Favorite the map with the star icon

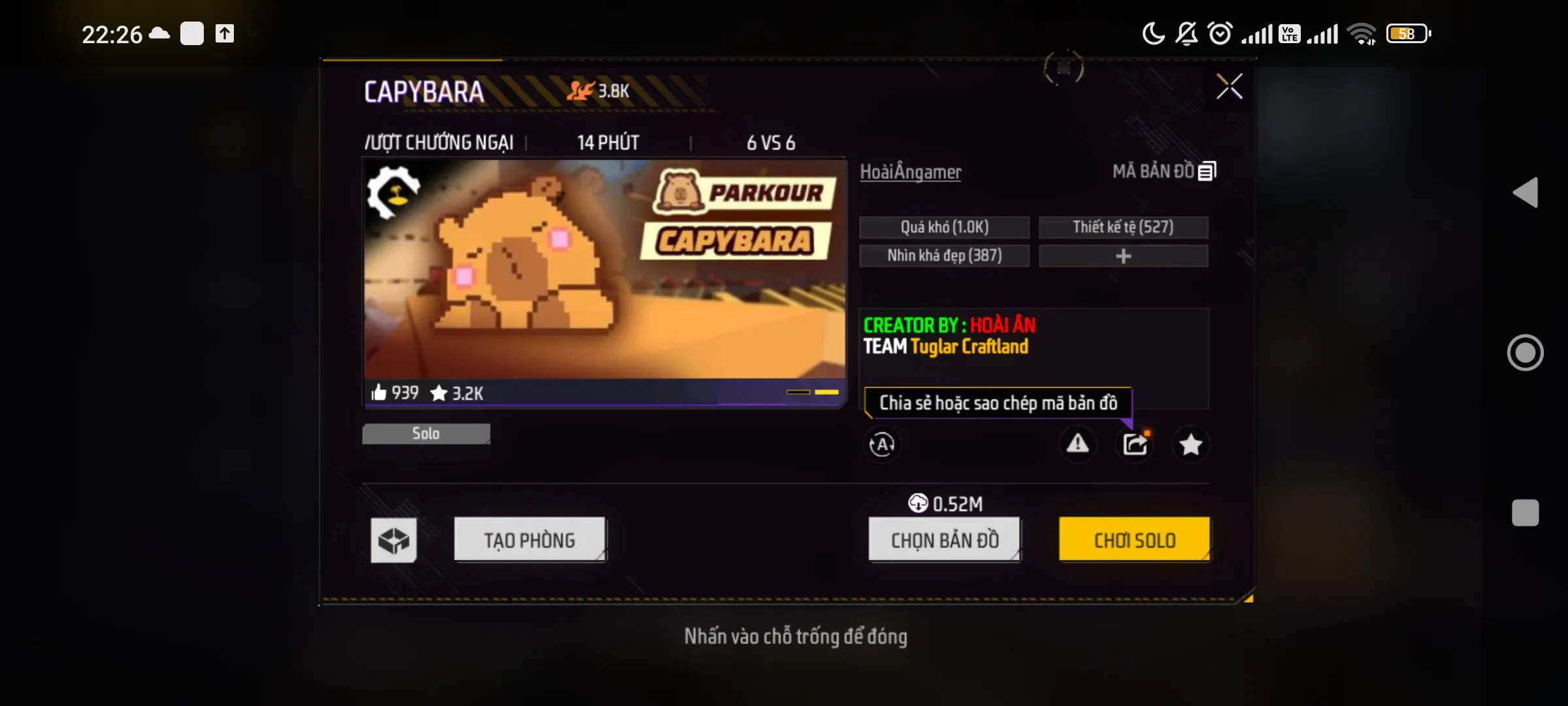tap(1191, 445)
